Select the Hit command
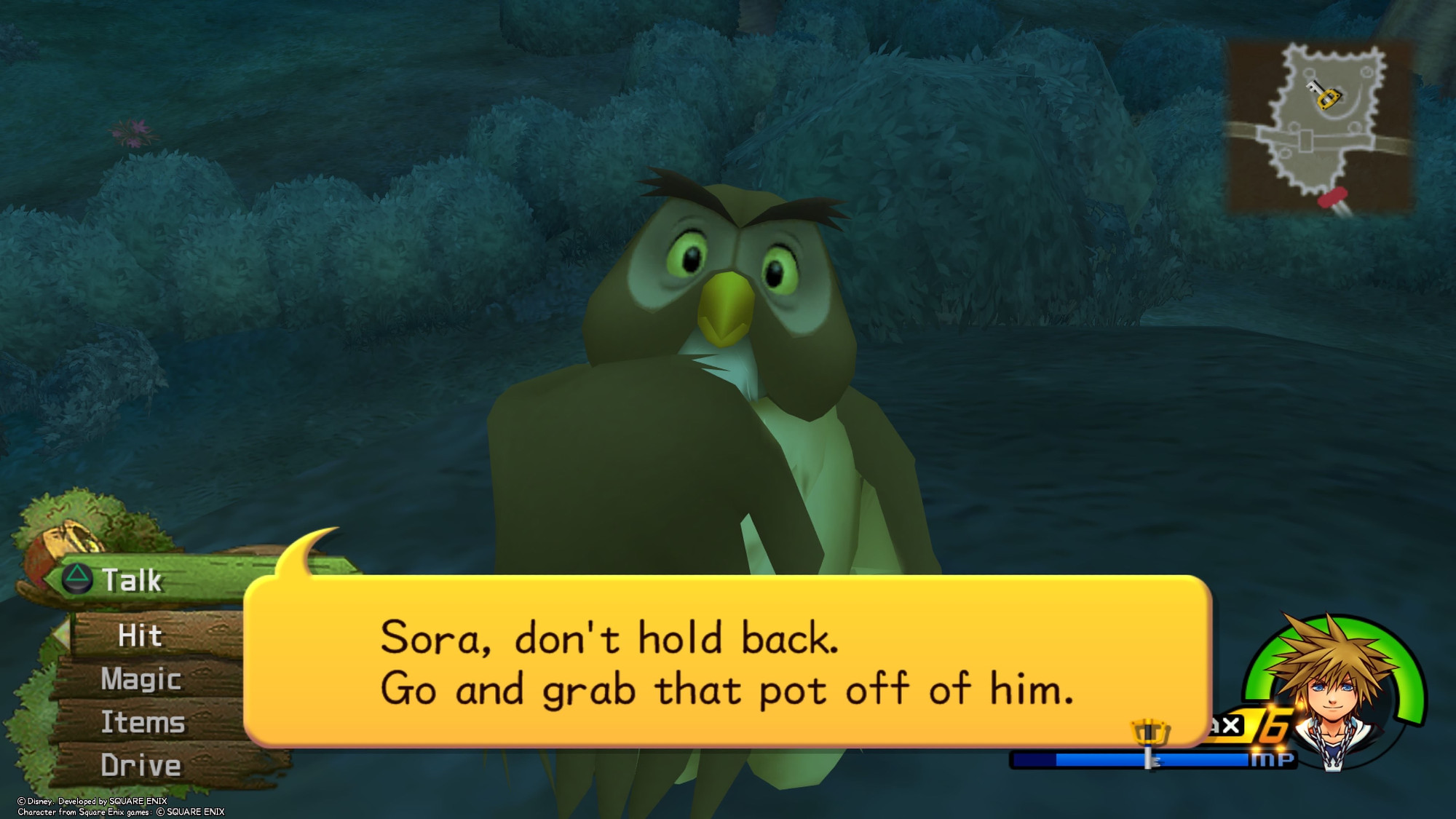The width and height of the screenshot is (1456, 819). click(141, 636)
